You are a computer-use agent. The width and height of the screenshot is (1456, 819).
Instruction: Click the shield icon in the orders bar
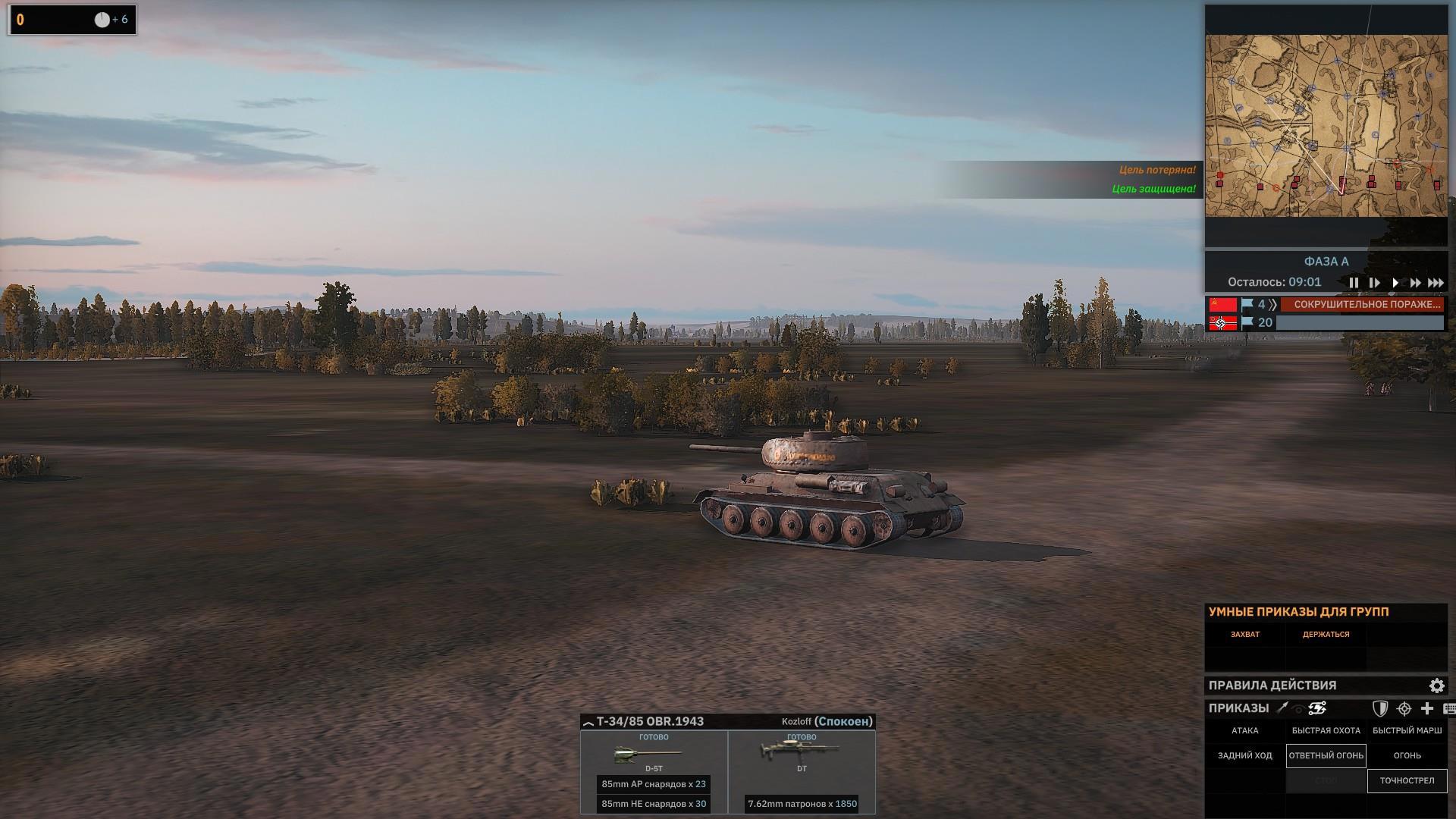click(x=1380, y=708)
